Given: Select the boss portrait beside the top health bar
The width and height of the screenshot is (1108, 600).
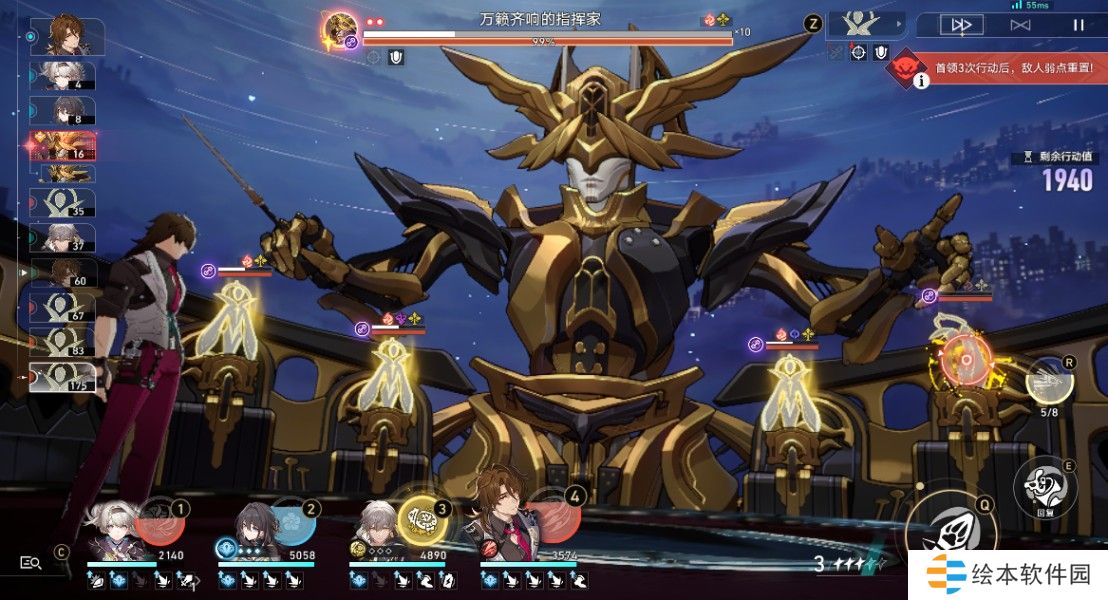Looking at the screenshot, I should tap(341, 27).
